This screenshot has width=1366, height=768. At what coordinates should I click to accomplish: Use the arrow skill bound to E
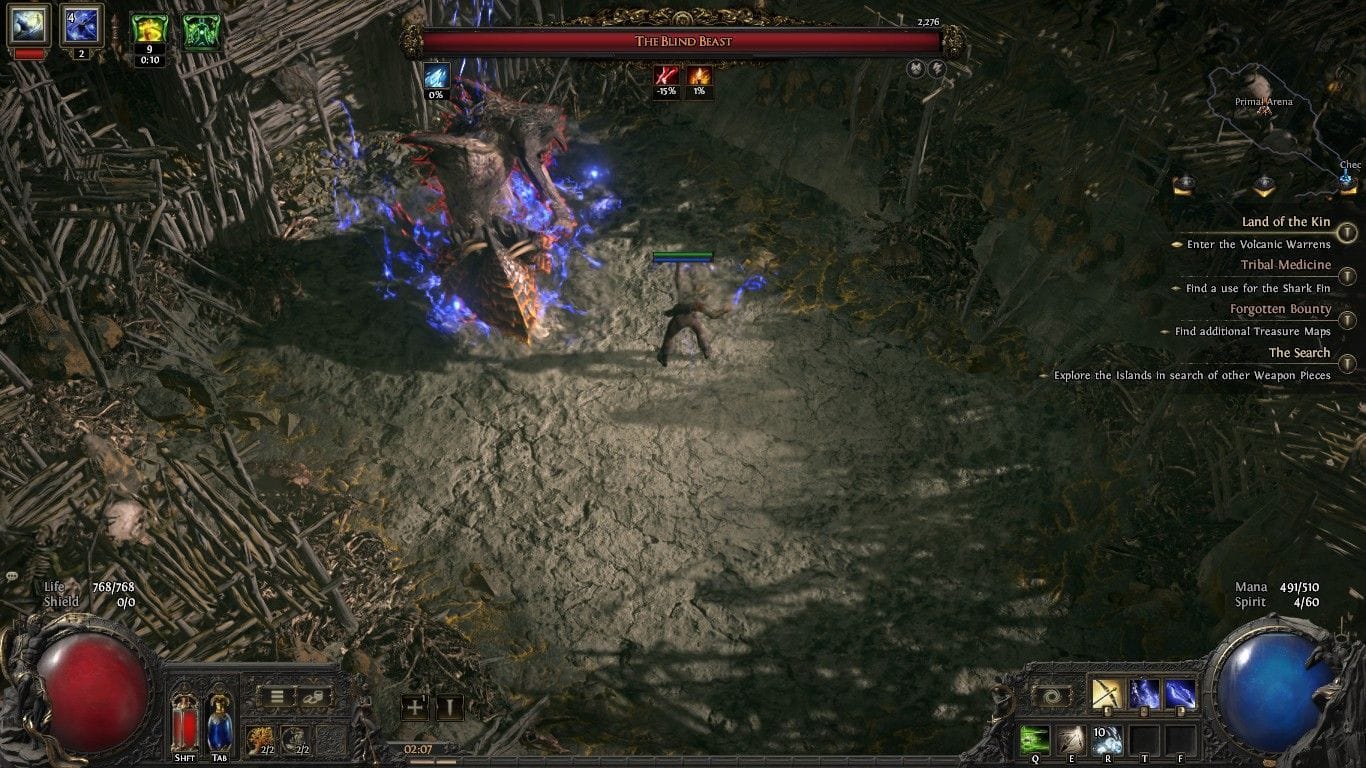[x=1072, y=738]
